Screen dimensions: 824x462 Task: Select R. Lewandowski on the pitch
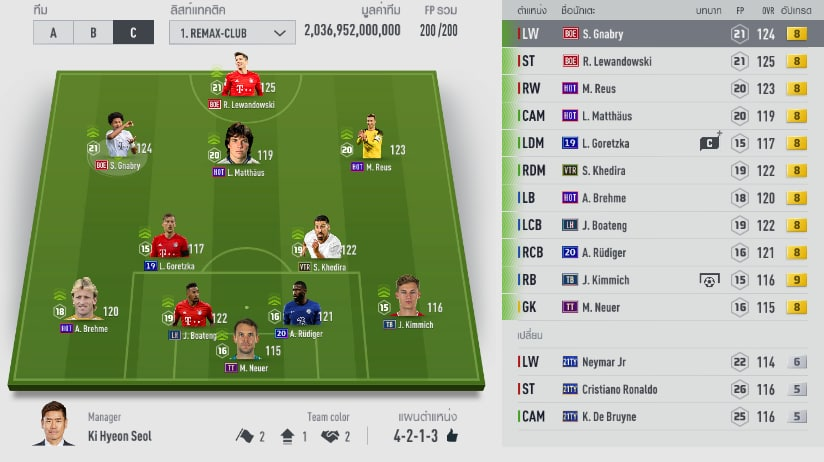click(x=242, y=82)
